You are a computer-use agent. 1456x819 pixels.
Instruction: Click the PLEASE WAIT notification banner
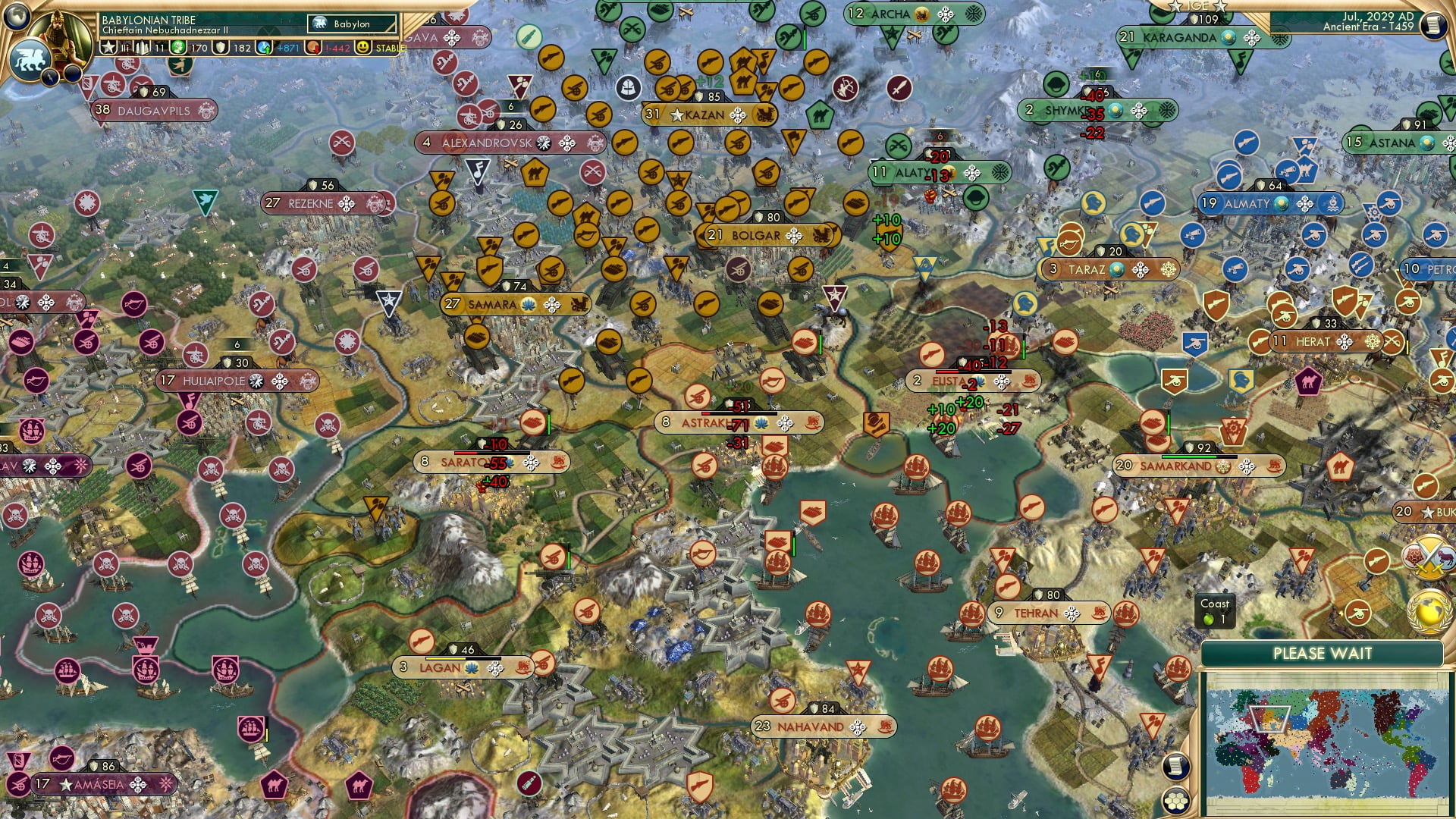pos(1325,652)
